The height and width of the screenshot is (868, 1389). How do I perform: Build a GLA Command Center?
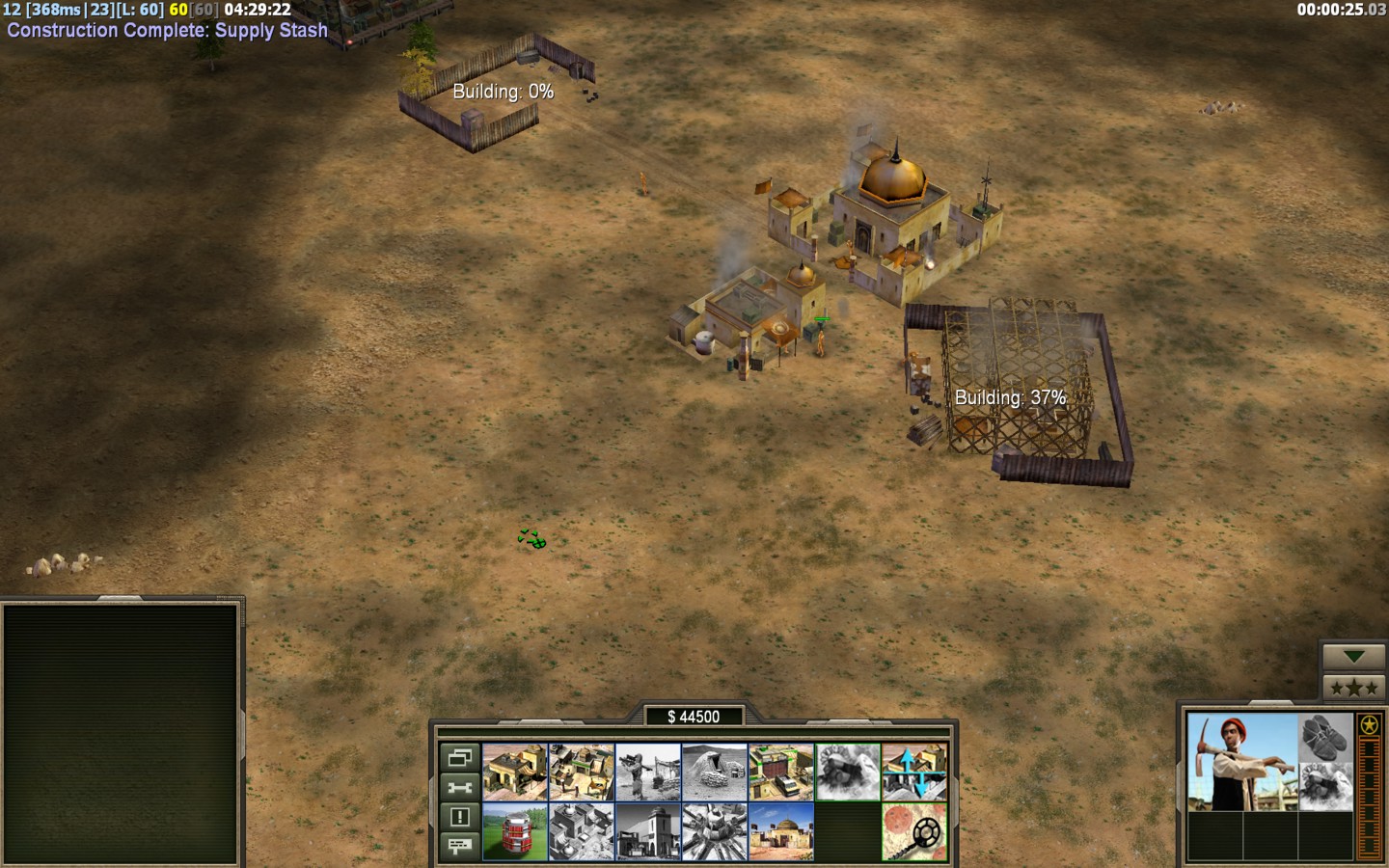click(x=780, y=831)
